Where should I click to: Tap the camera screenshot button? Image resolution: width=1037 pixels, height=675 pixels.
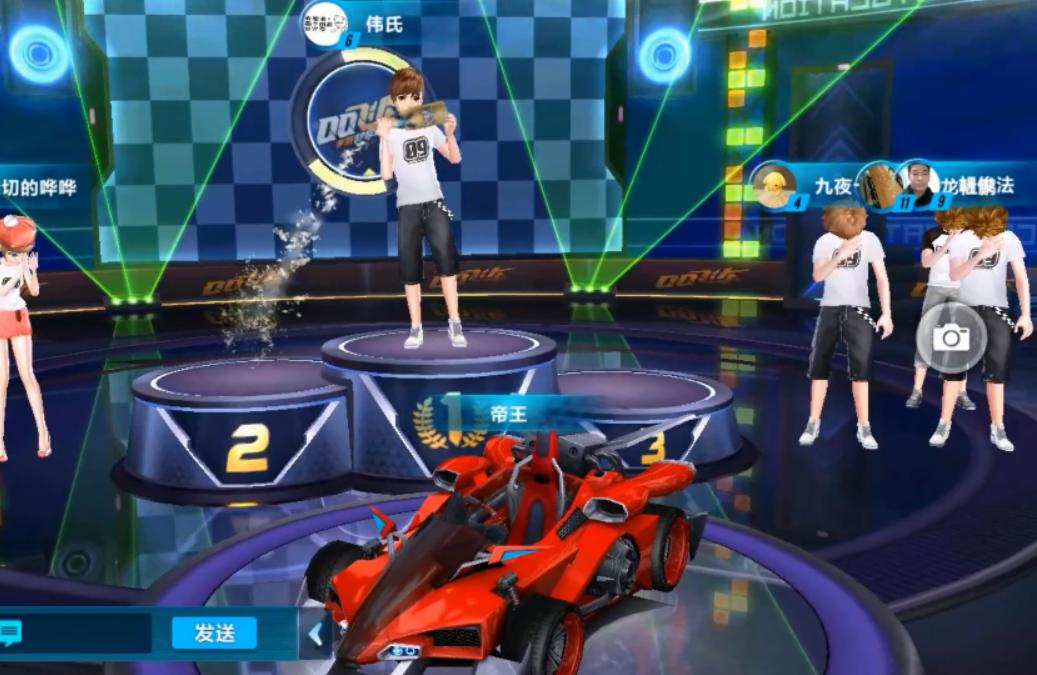[x=950, y=338]
